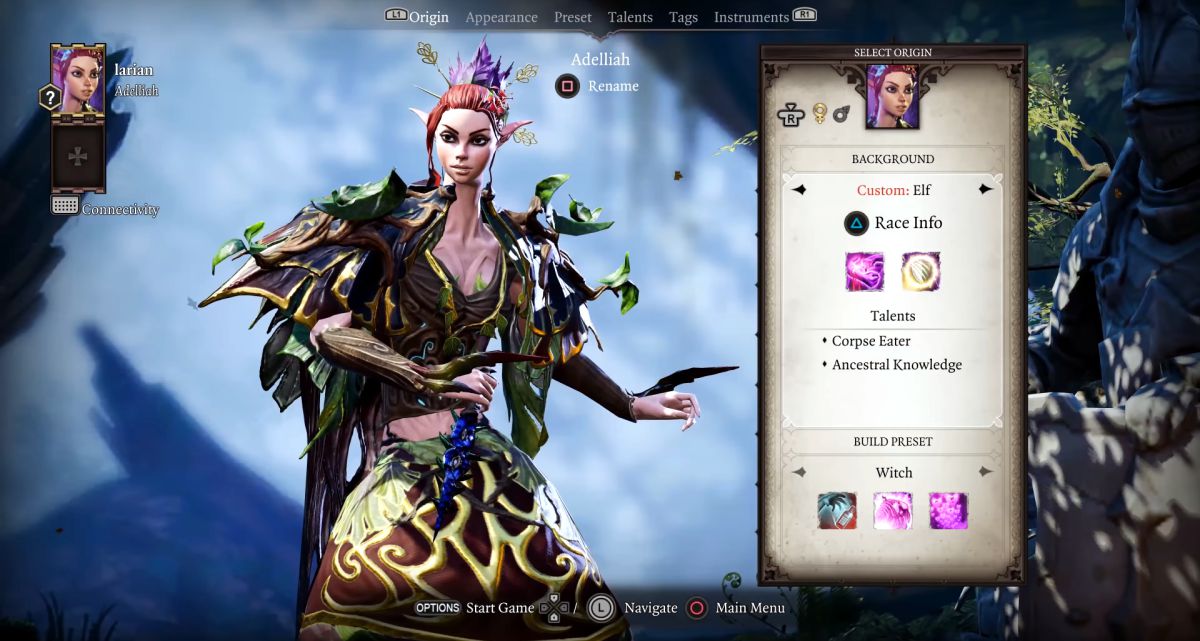Choose the previous build preset before Witch
The image size is (1200, 641).
[x=800, y=472]
